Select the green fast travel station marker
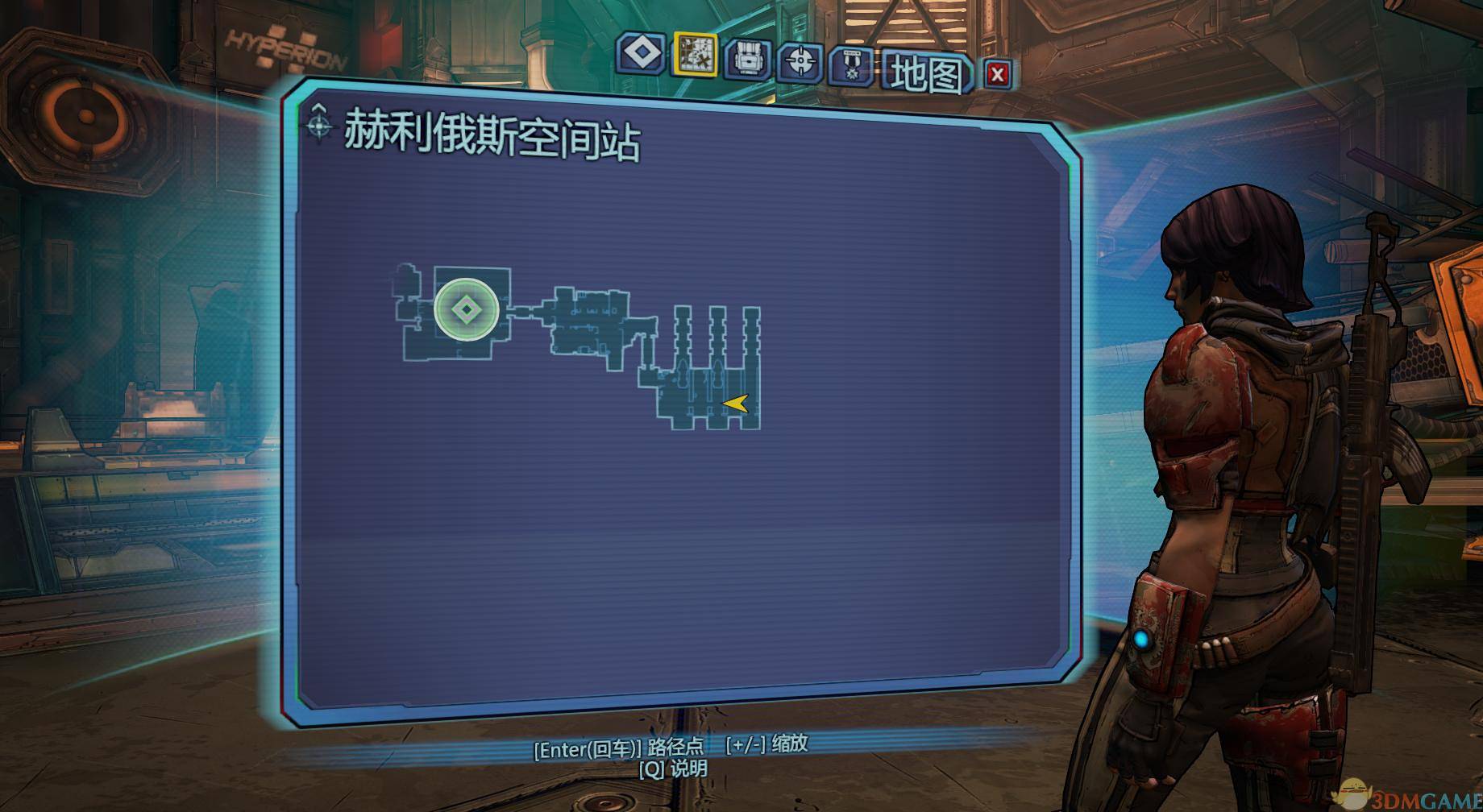This screenshot has height=812, width=1483. pyautogui.click(x=466, y=309)
